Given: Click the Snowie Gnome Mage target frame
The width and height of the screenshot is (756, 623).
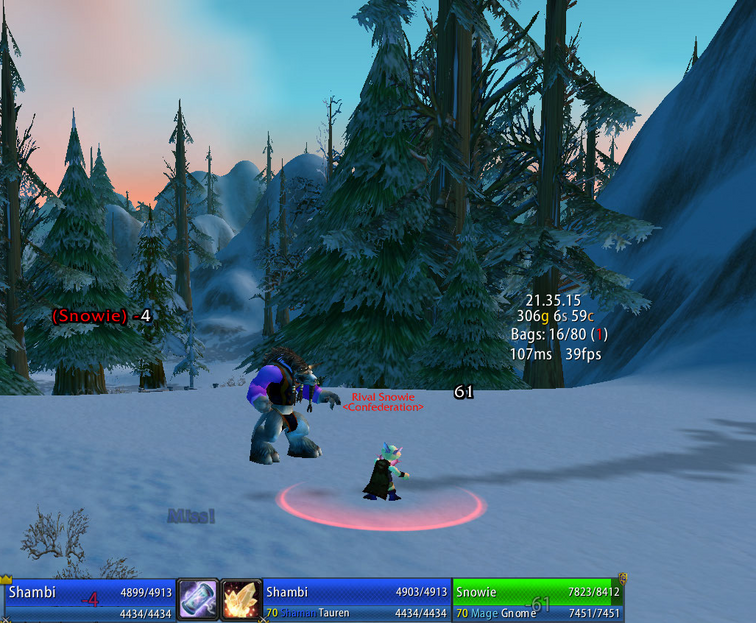Looking at the screenshot, I should pyautogui.click(x=538, y=600).
